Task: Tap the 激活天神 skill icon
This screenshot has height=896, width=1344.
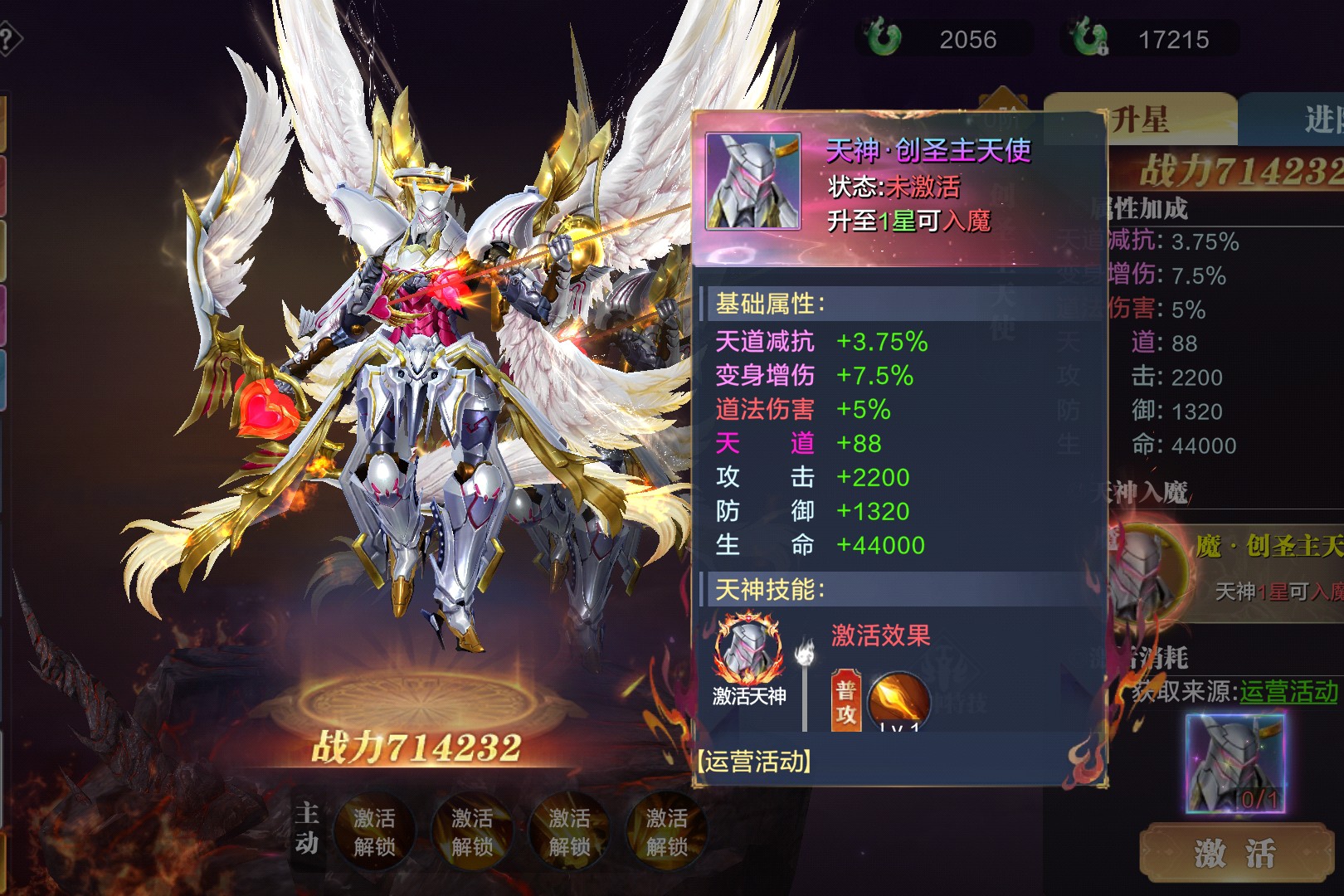Action: tap(749, 650)
